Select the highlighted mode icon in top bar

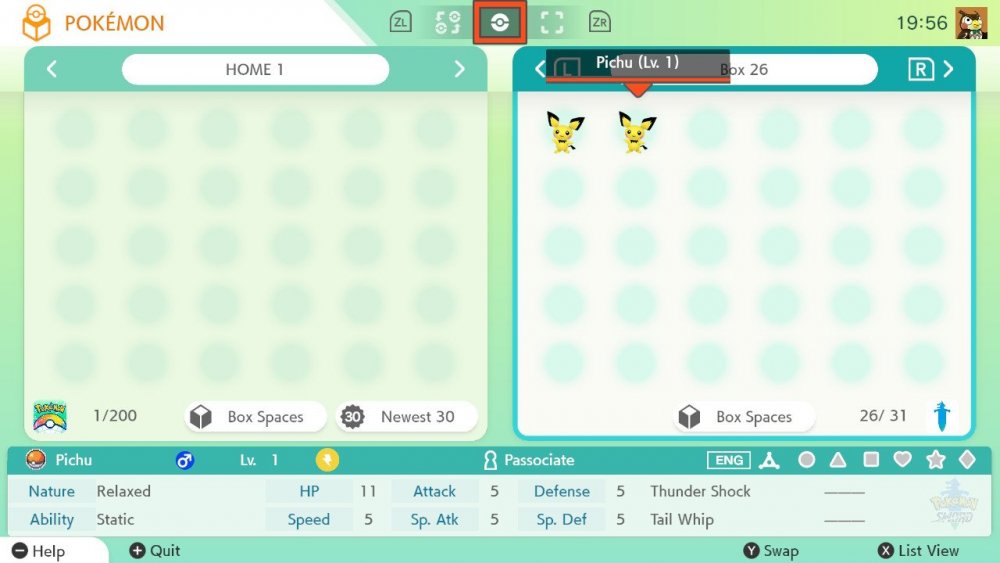tap(499, 22)
